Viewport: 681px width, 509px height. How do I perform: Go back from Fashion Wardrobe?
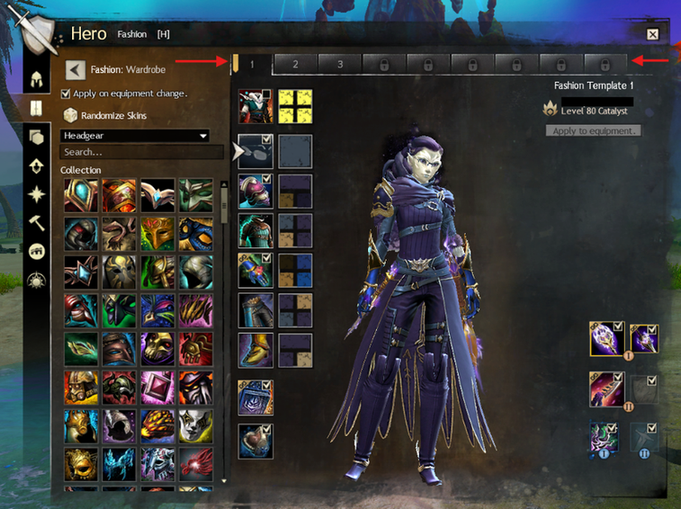click(x=74, y=69)
